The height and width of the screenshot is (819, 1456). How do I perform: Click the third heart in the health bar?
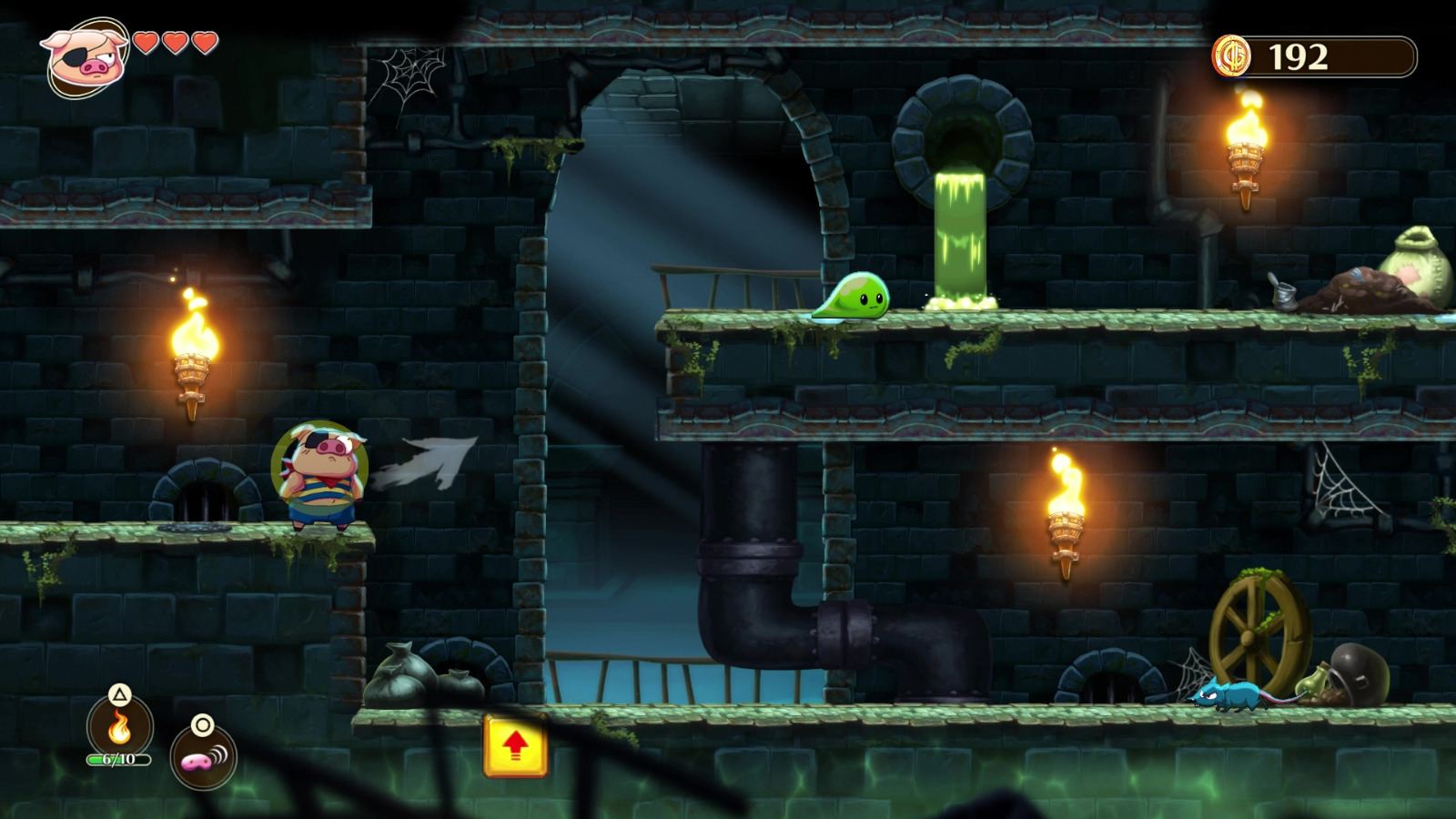pyautogui.click(x=202, y=42)
